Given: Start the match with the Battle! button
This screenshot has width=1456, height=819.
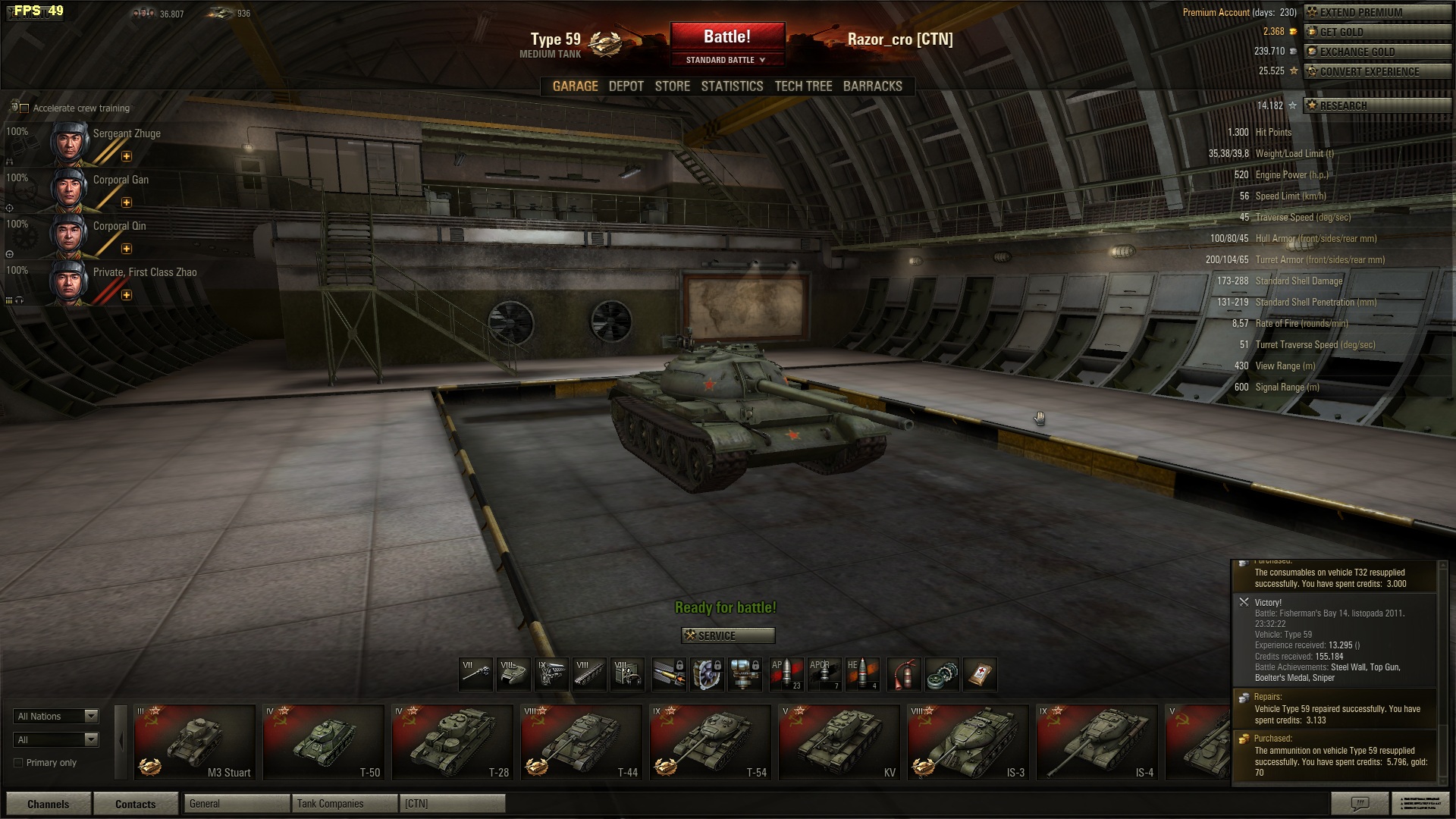Looking at the screenshot, I should pos(726,37).
